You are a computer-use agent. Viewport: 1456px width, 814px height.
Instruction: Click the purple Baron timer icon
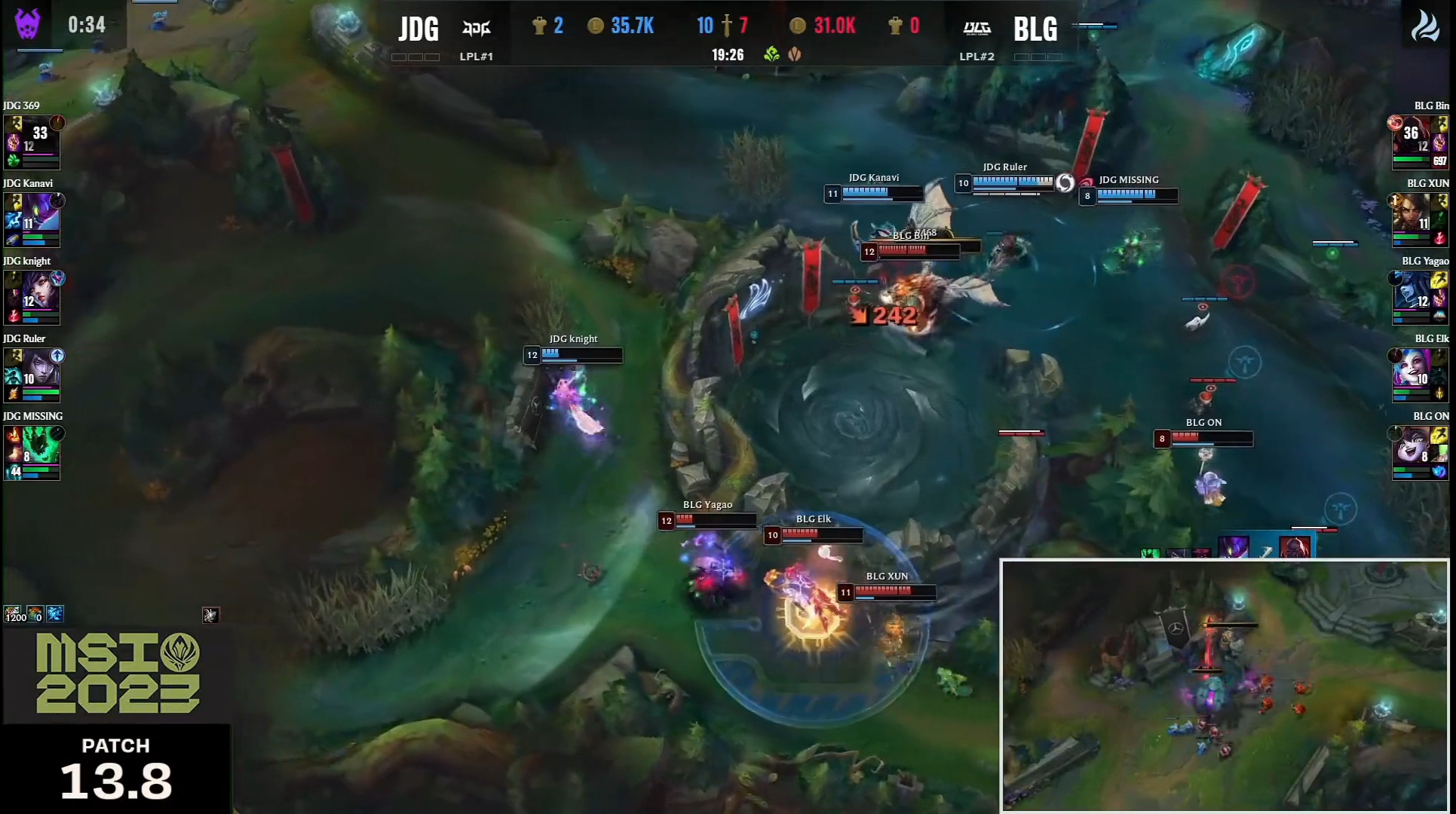click(28, 24)
